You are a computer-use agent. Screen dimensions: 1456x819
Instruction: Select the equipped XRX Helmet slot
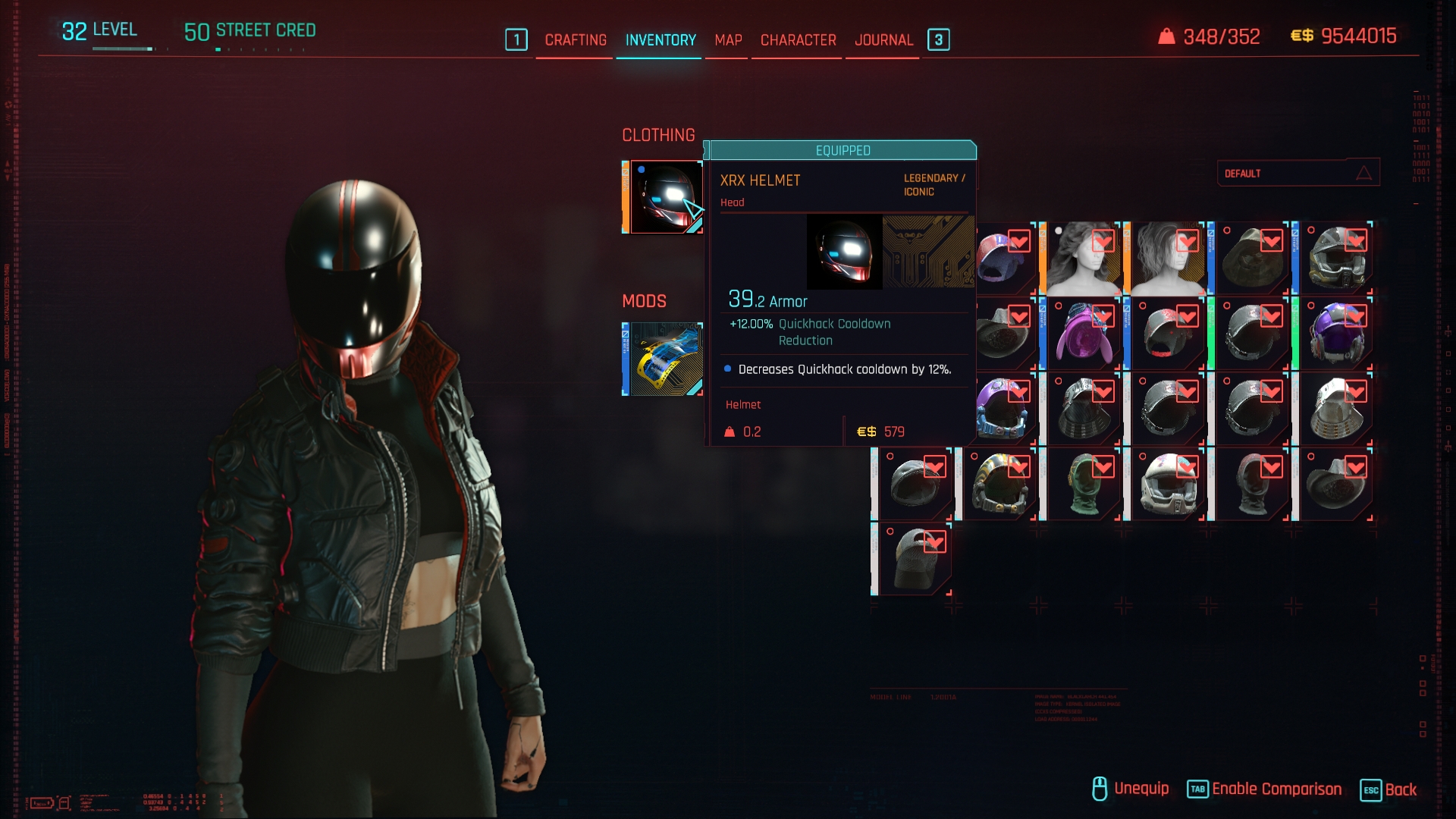click(663, 197)
